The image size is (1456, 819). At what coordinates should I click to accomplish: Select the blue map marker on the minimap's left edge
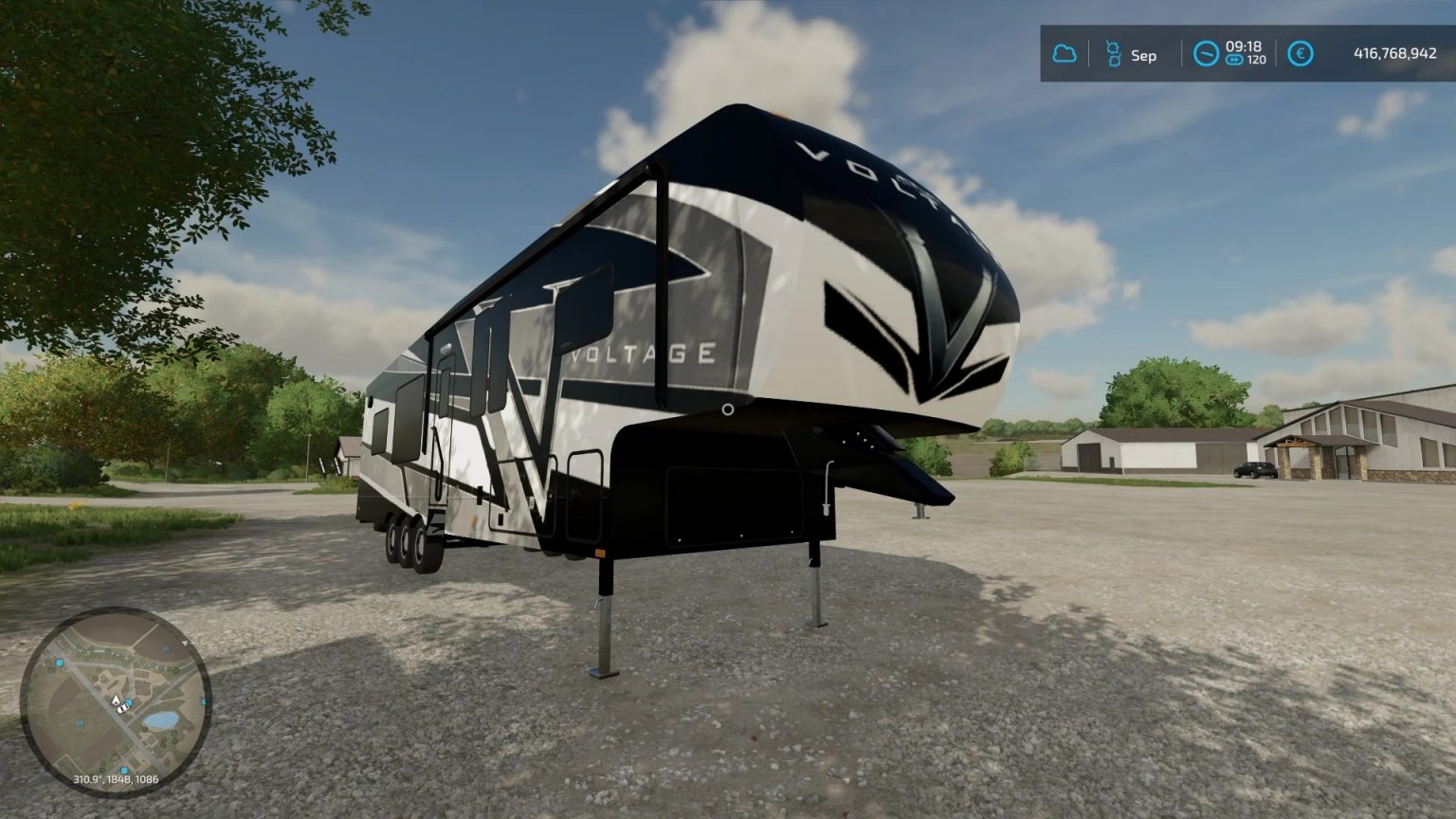tap(60, 663)
